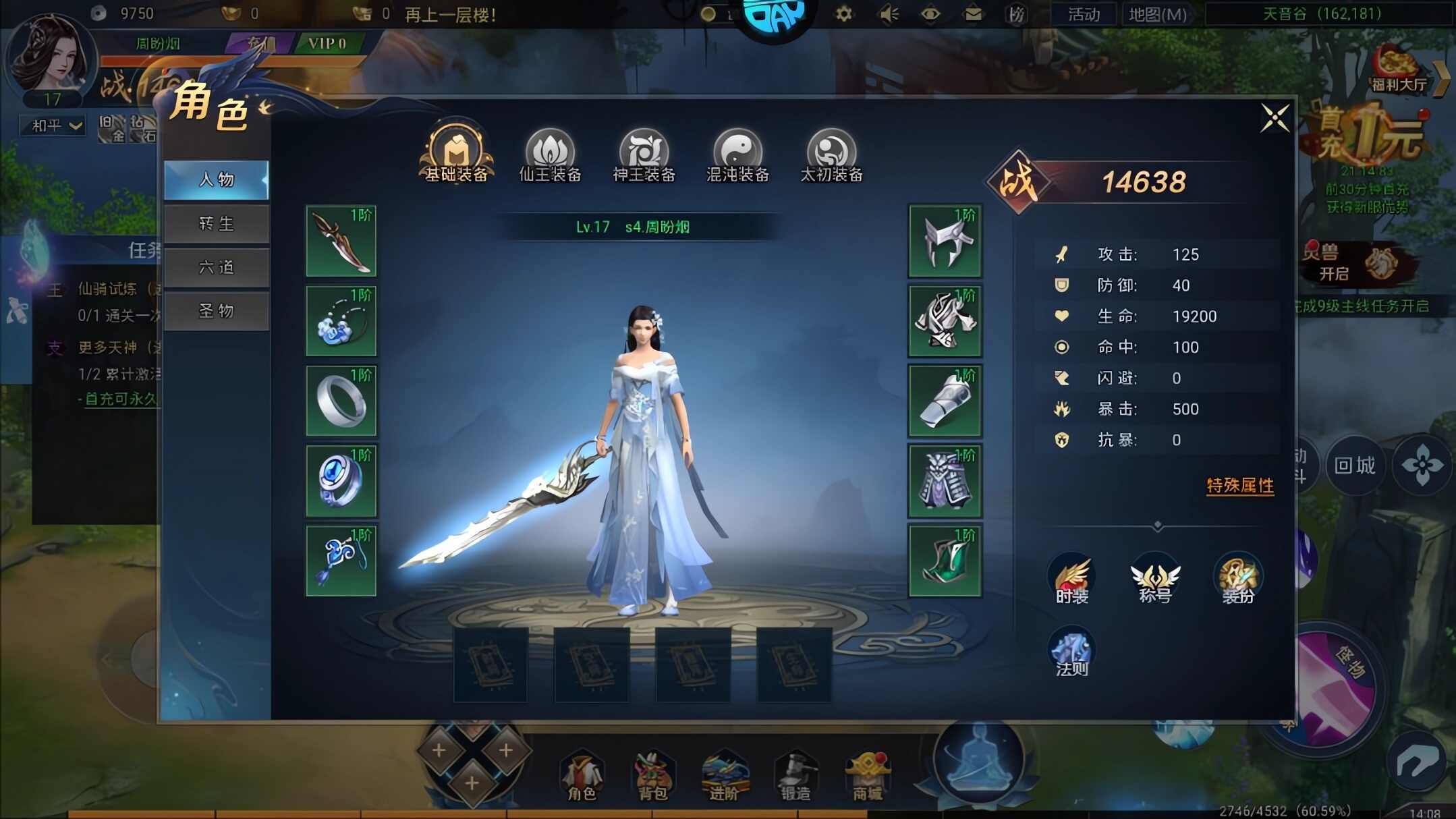Open the 时装 fashion menu

1071,579
